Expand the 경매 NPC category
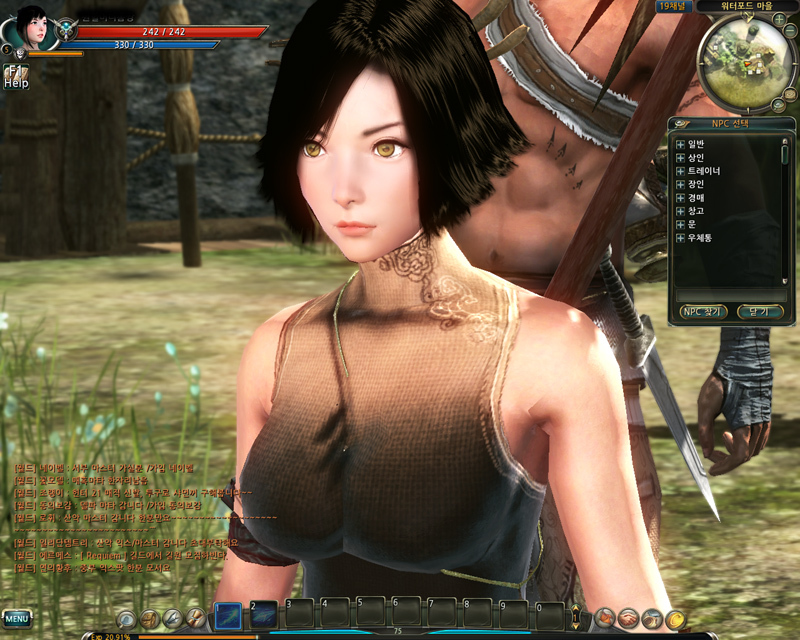Screen dimensions: 800x640 pos(680,198)
